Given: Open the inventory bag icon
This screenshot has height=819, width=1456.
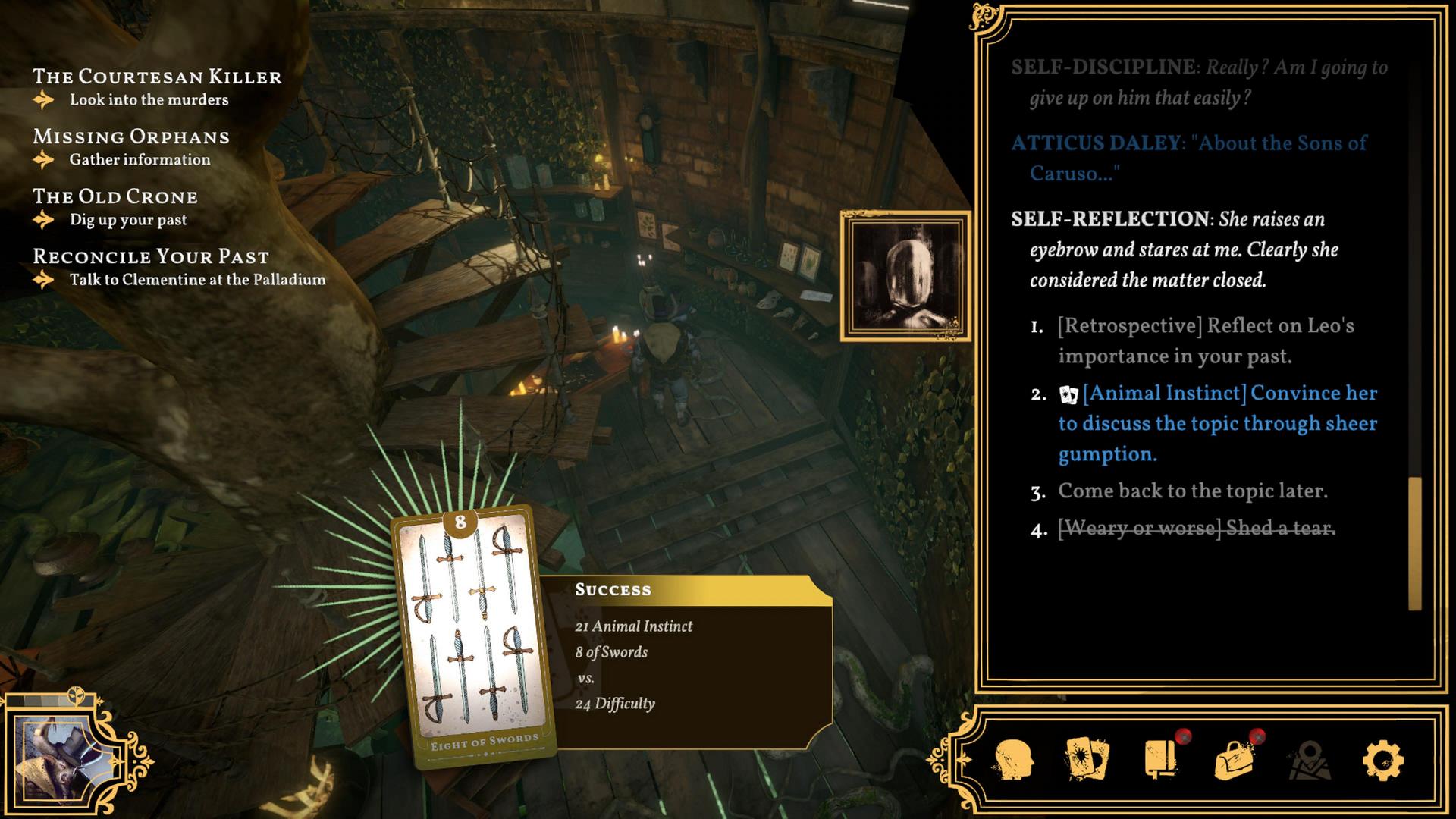Looking at the screenshot, I should [1234, 760].
